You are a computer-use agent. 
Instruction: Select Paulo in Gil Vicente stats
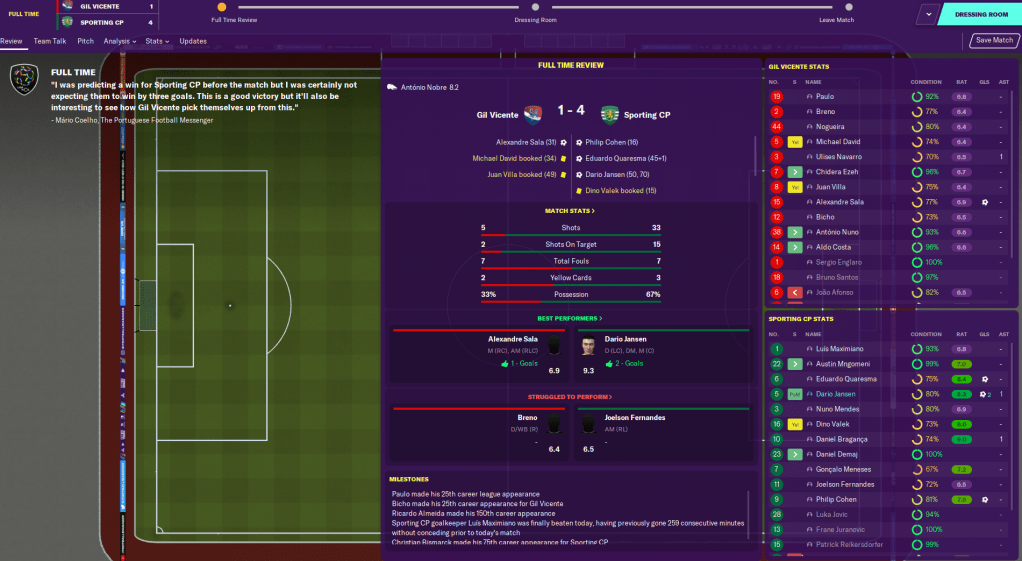824,97
